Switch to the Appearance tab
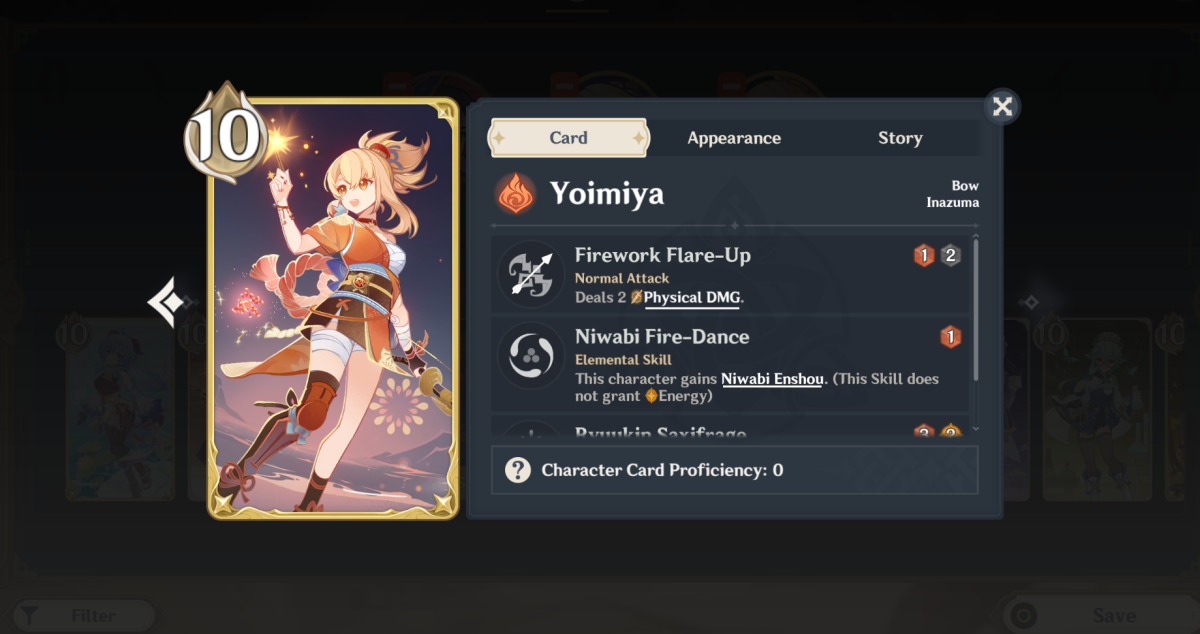Image resolution: width=1200 pixels, height=634 pixels. tap(734, 138)
